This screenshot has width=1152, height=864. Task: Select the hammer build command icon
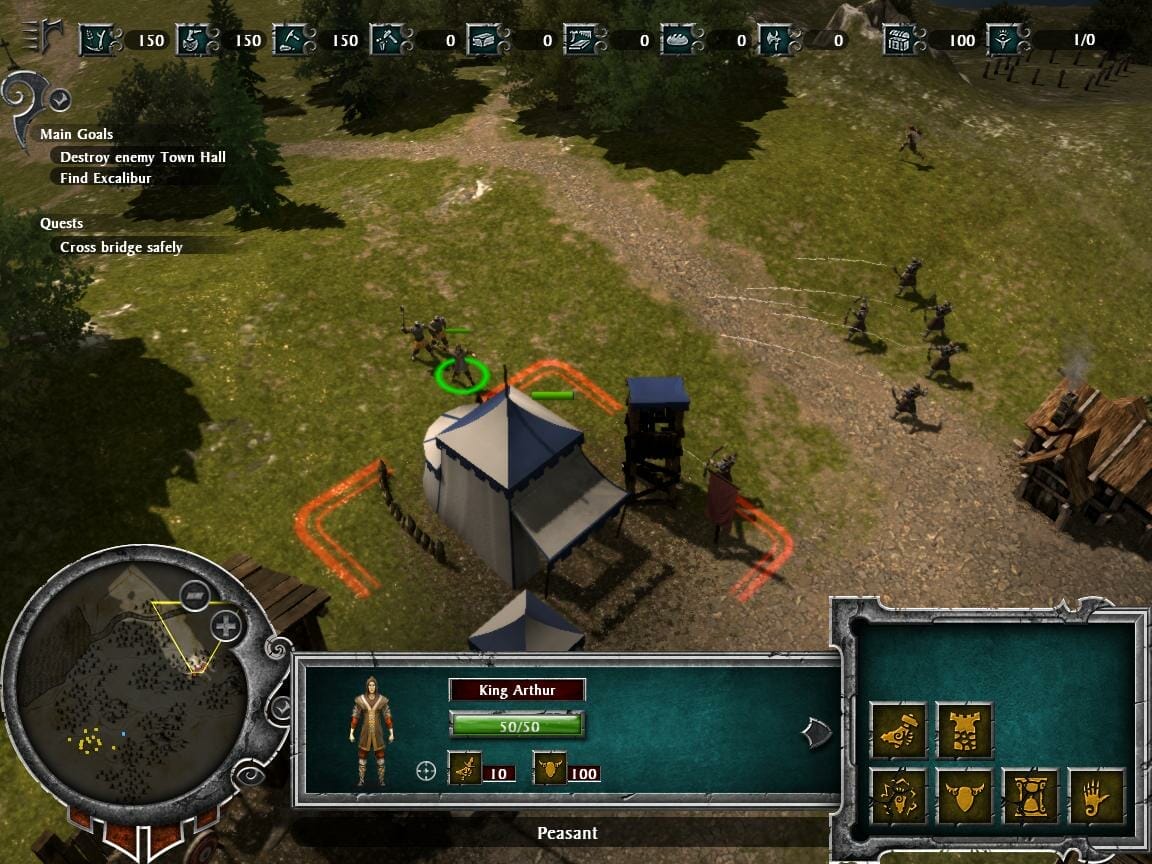click(897, 731)
